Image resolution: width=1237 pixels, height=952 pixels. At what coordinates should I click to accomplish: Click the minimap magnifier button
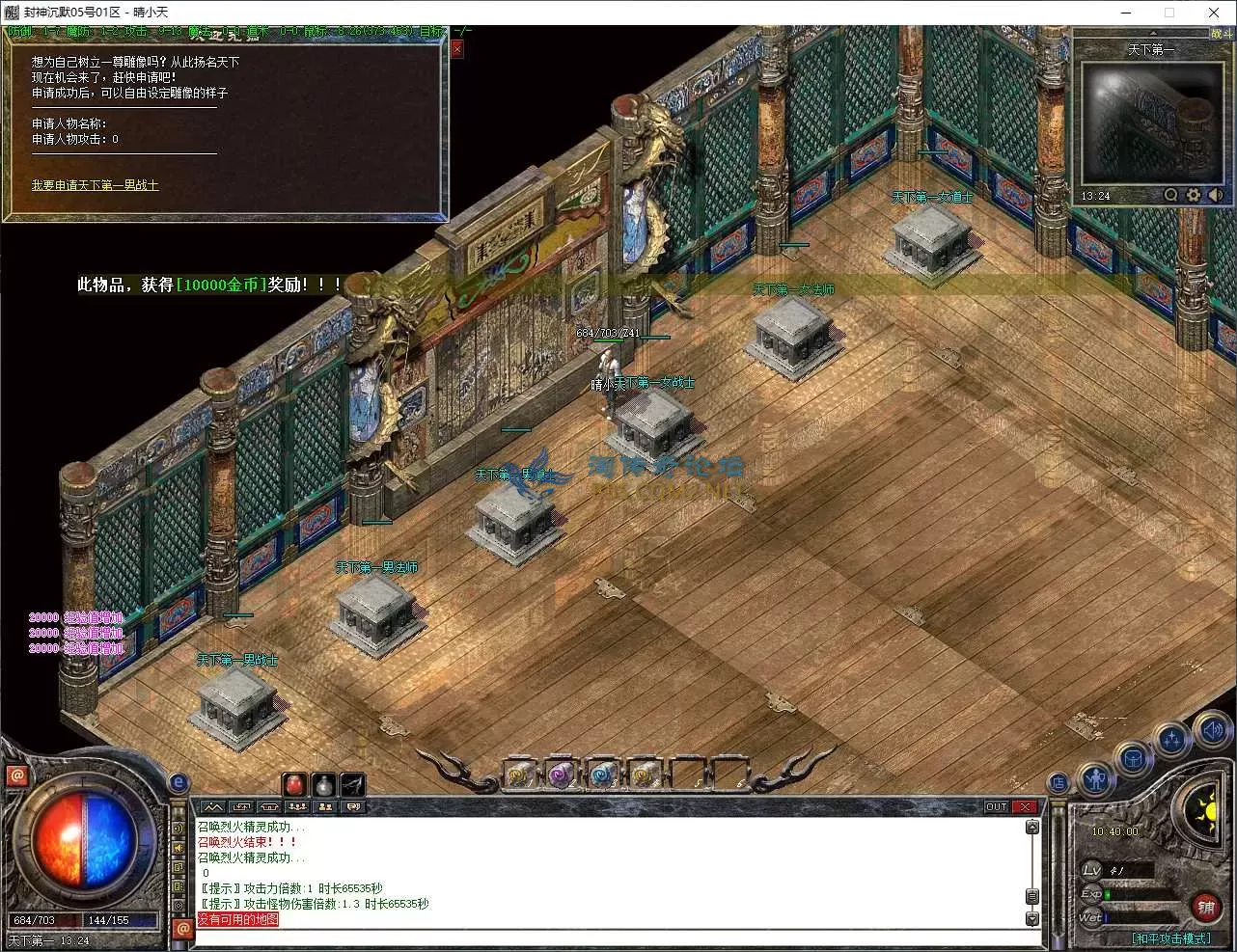pyautogui.click(x=1170, y=195)
